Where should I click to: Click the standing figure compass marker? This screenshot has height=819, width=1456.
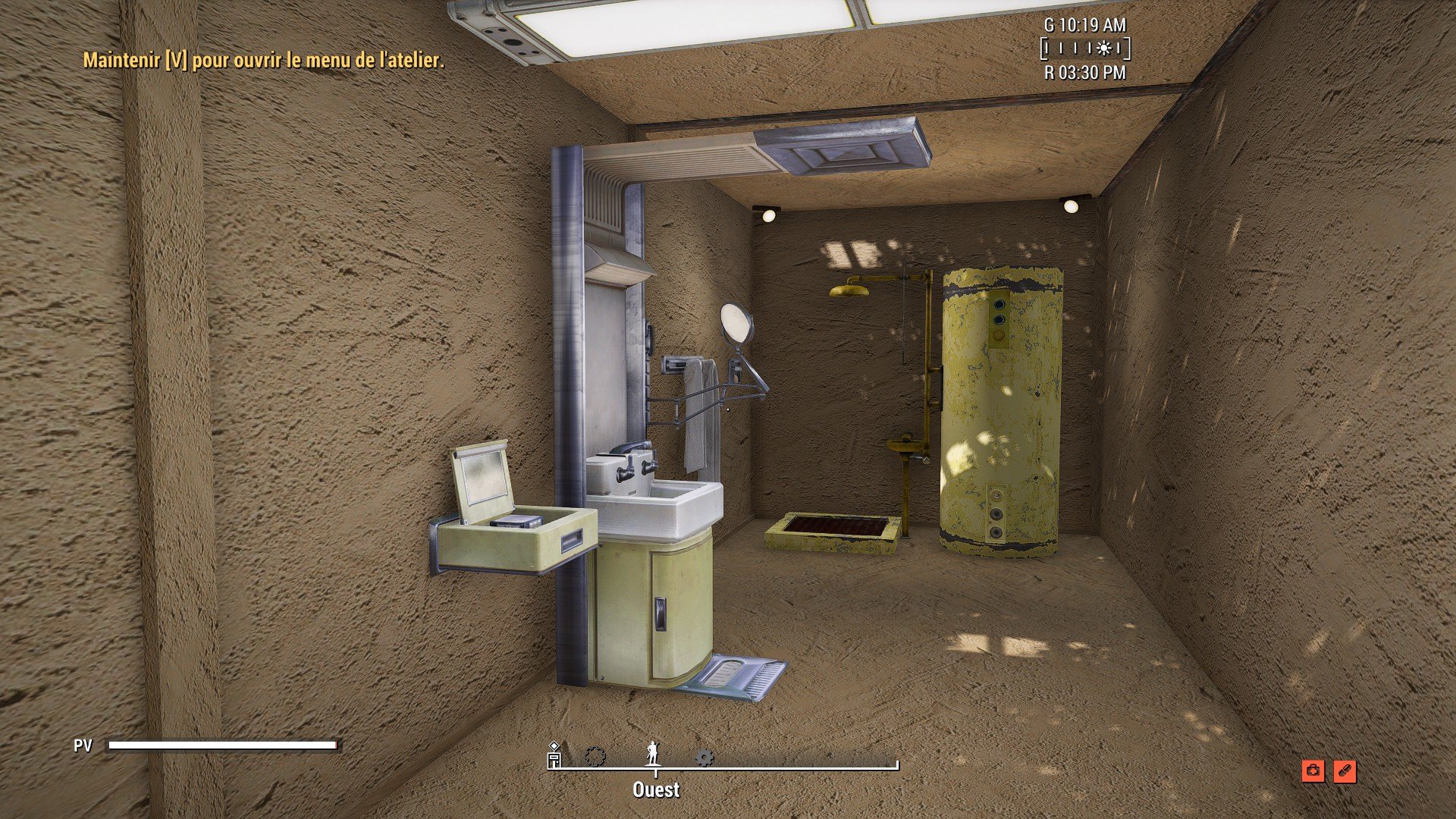(x=652, y=754)
